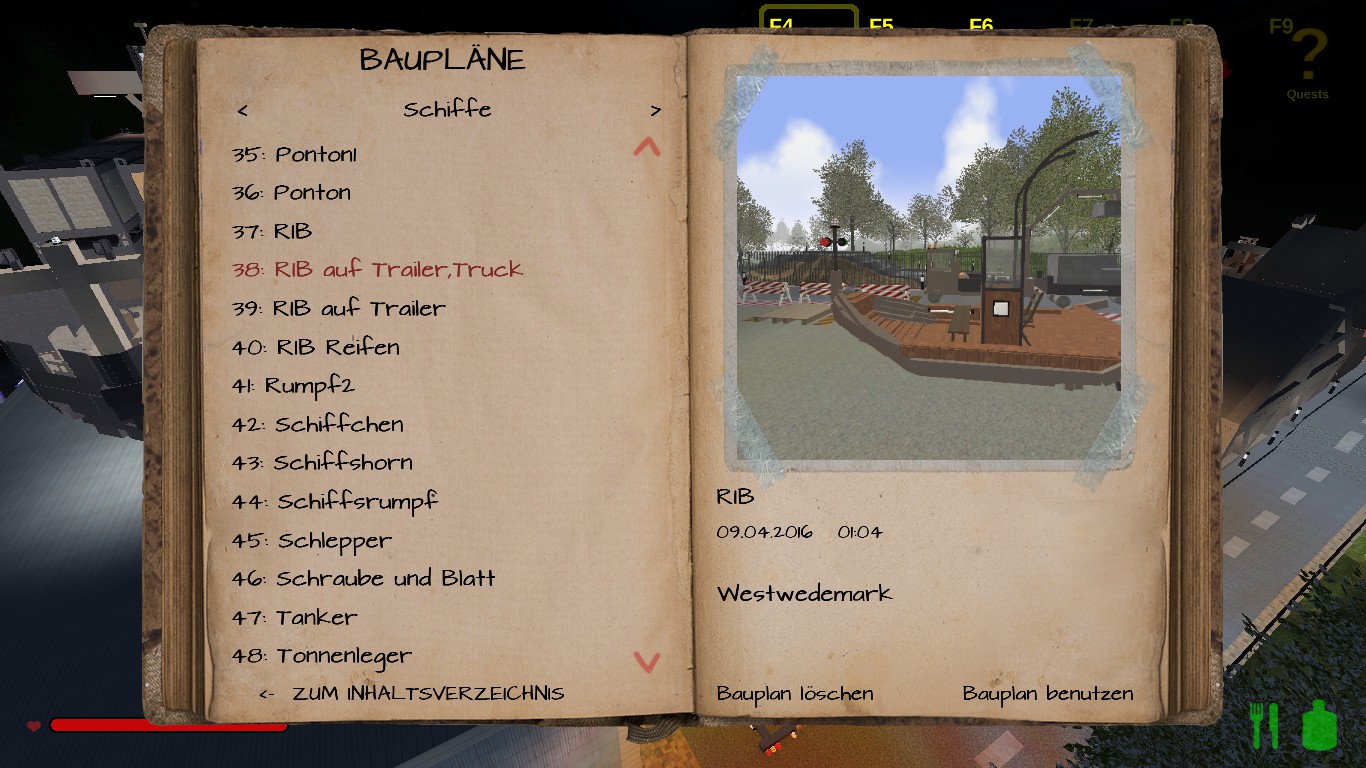The image size is (1366, 768).
Task: Go to previous category with left arrow
Action: [243, 110]
